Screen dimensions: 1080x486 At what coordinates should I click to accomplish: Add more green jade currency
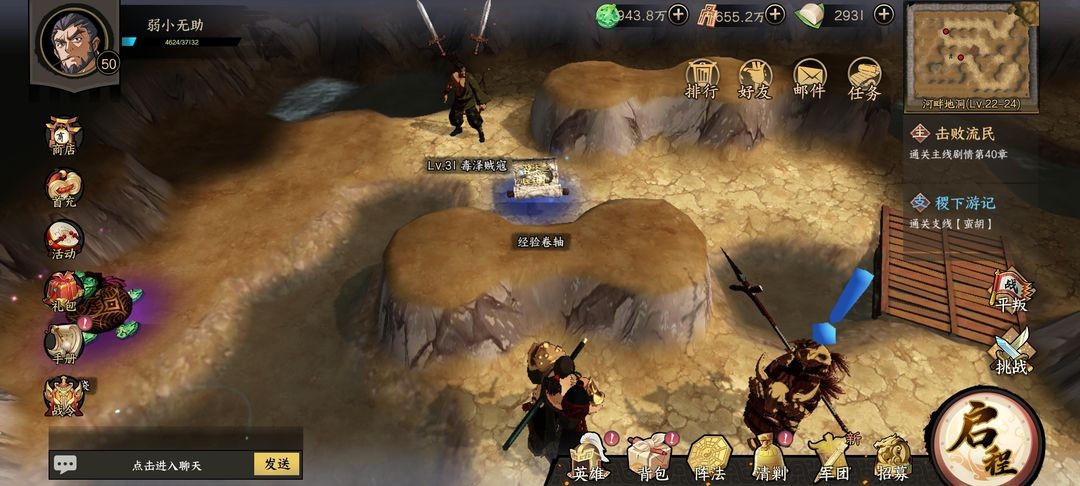678,14
